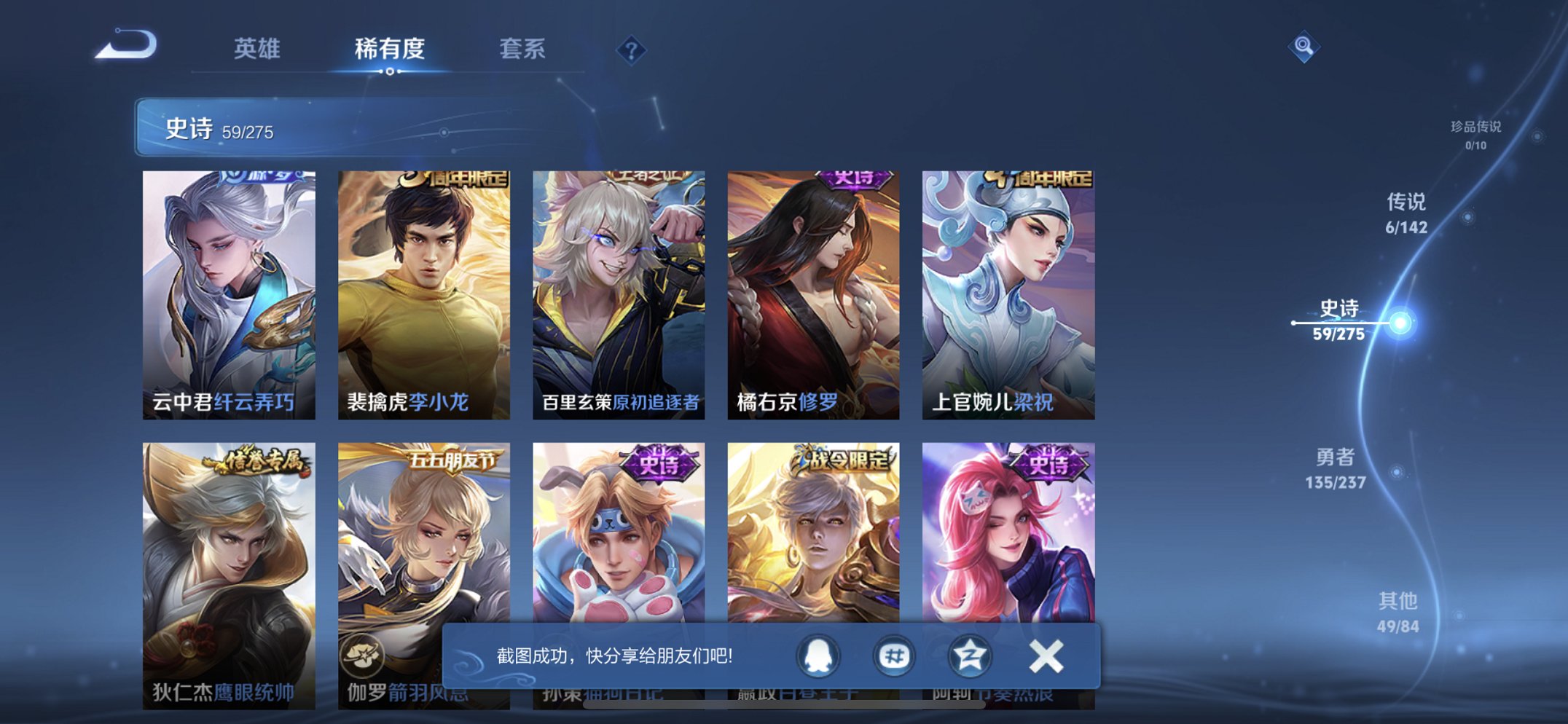View the 珍品传说 collection entry
Viewport: 1568px width, 724px height.
pyautogui.click(x=1470, y=133)
